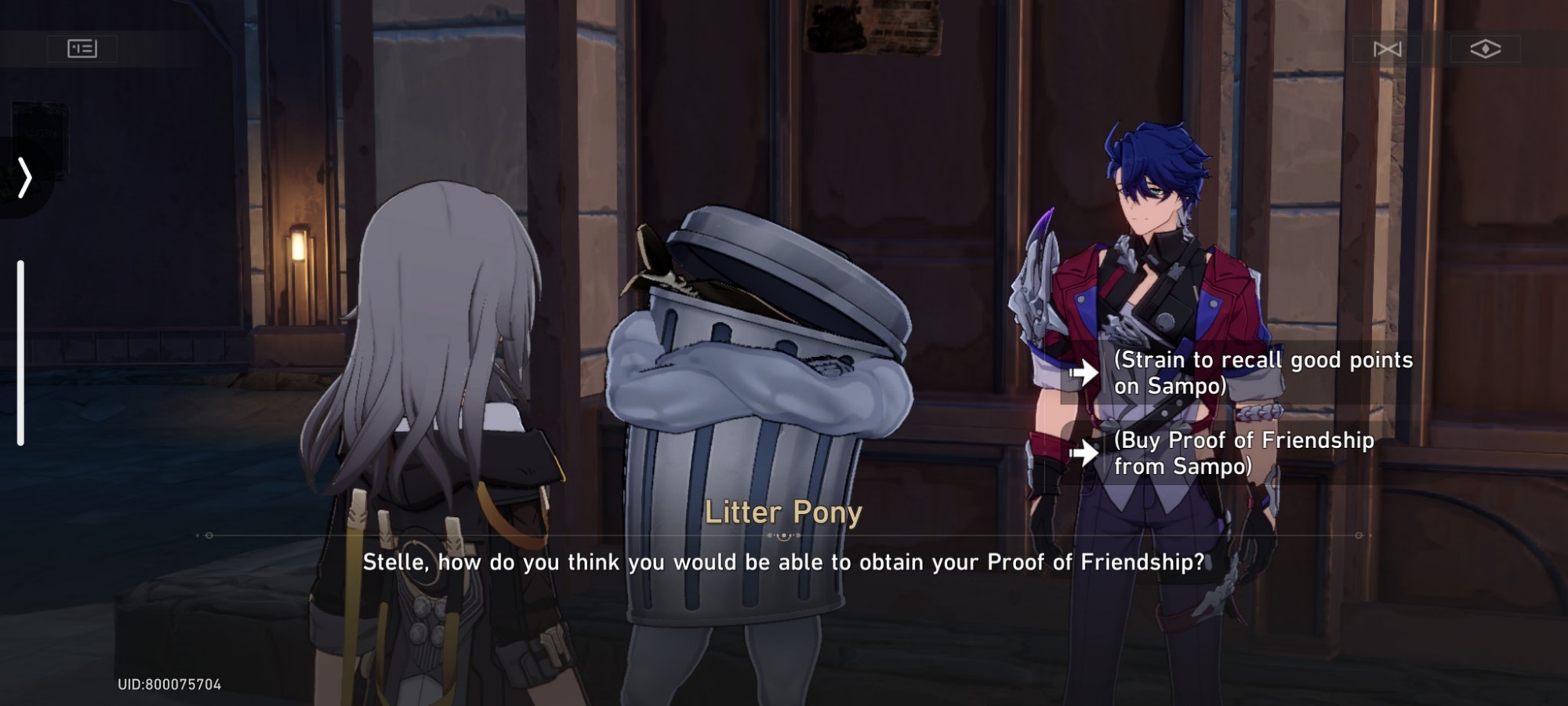The width and height of the screenshot is (1568, 706).
Task: Expand the side panel arrow
Action: (x=25, y=177)
